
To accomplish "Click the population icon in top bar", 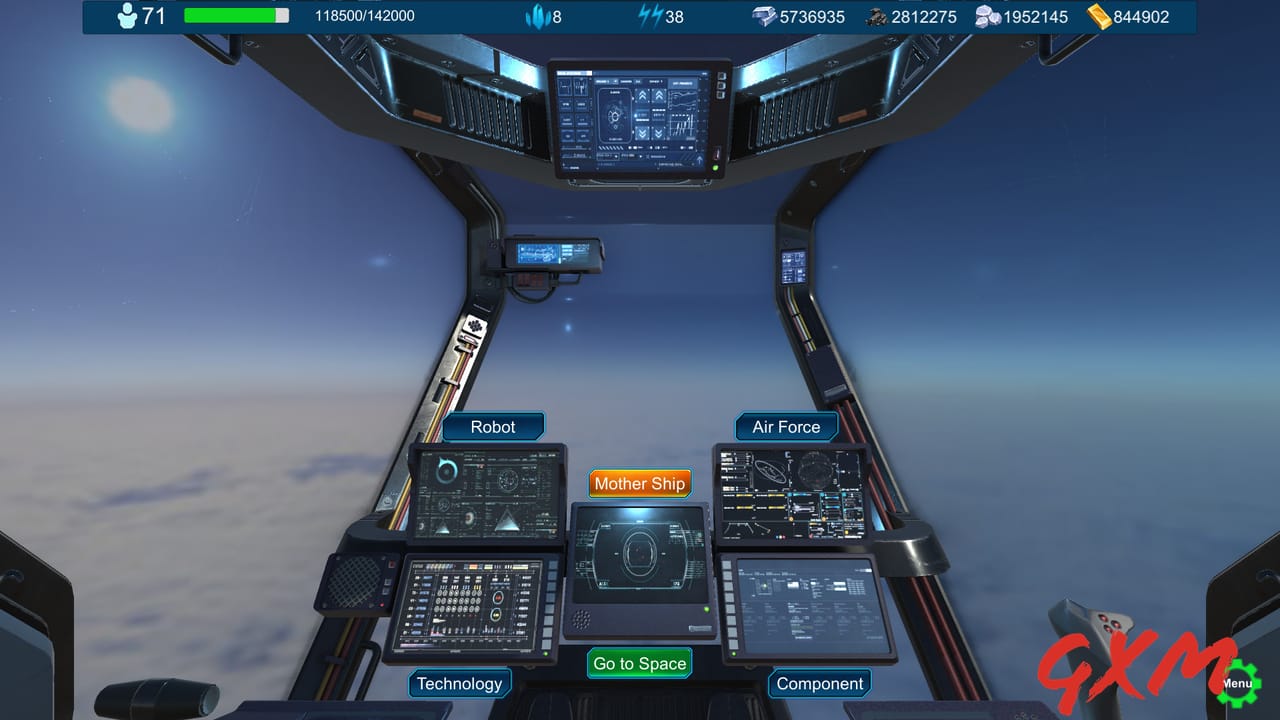I will (126, 16).
